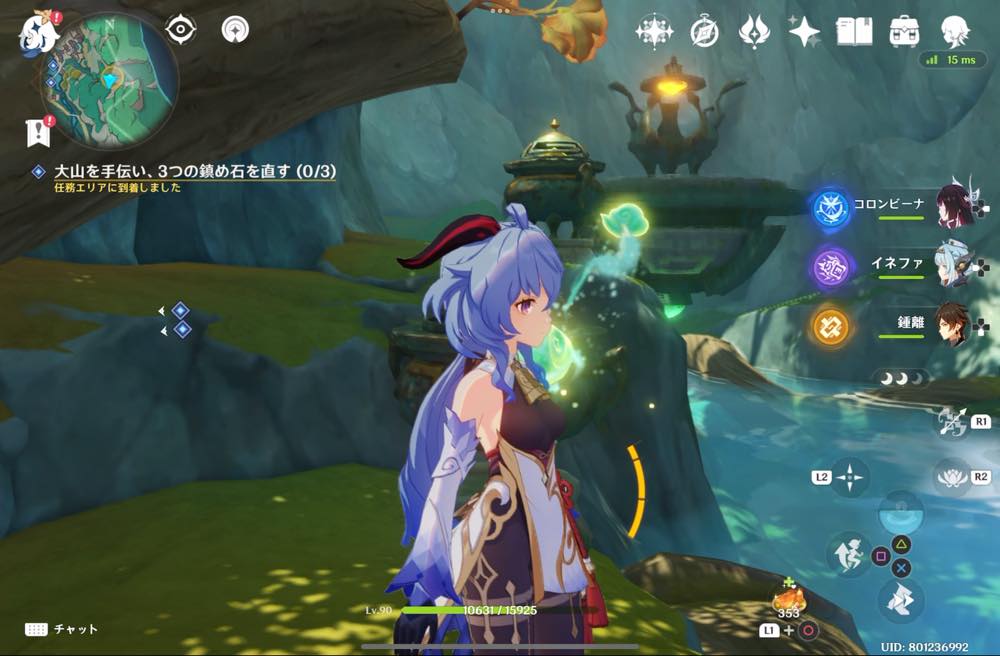
Task: Open the ornate star events icon
Action: pos(654,32)
